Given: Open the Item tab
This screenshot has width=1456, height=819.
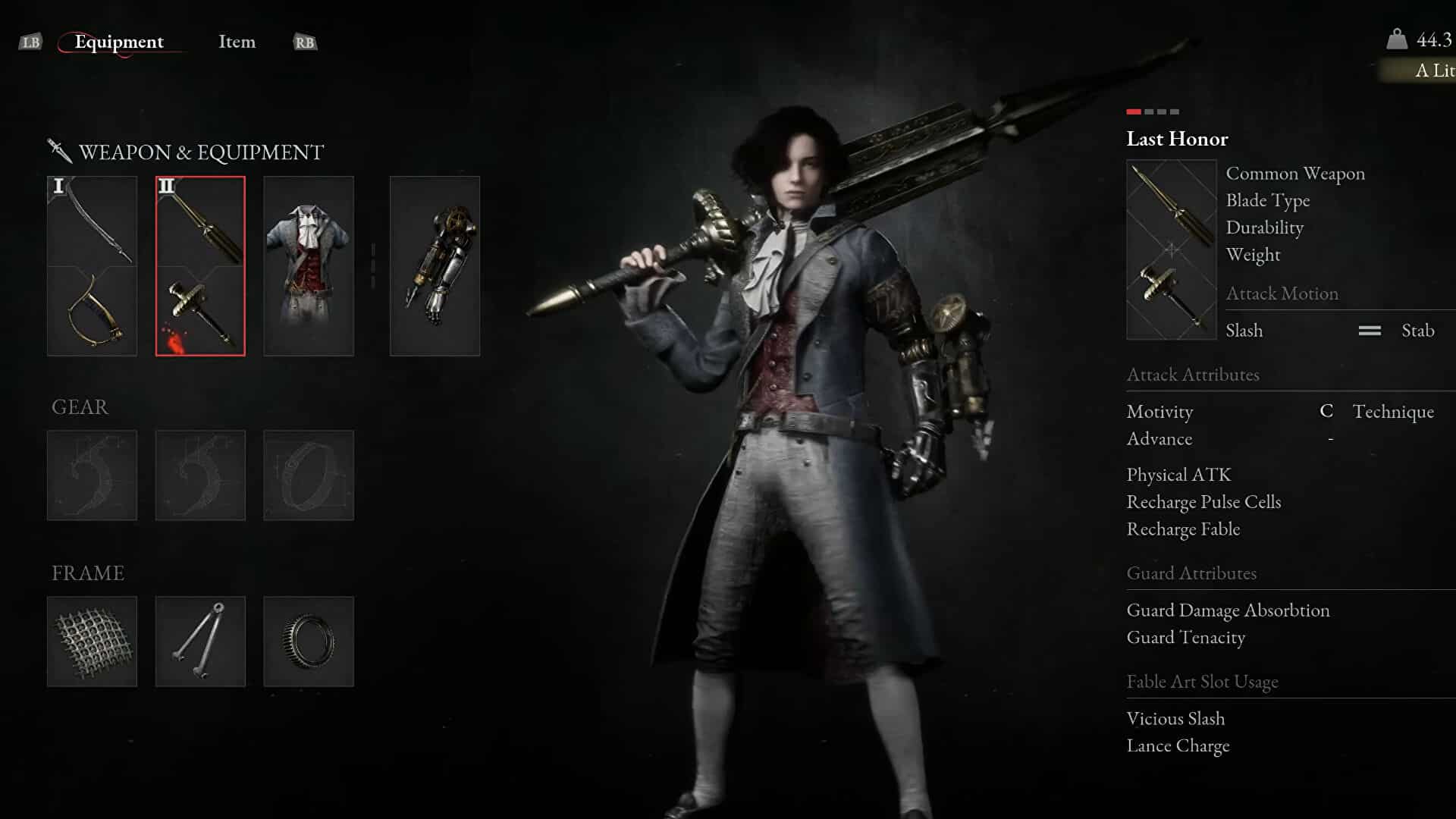Looking at the screenshot, I should (237, 42).
